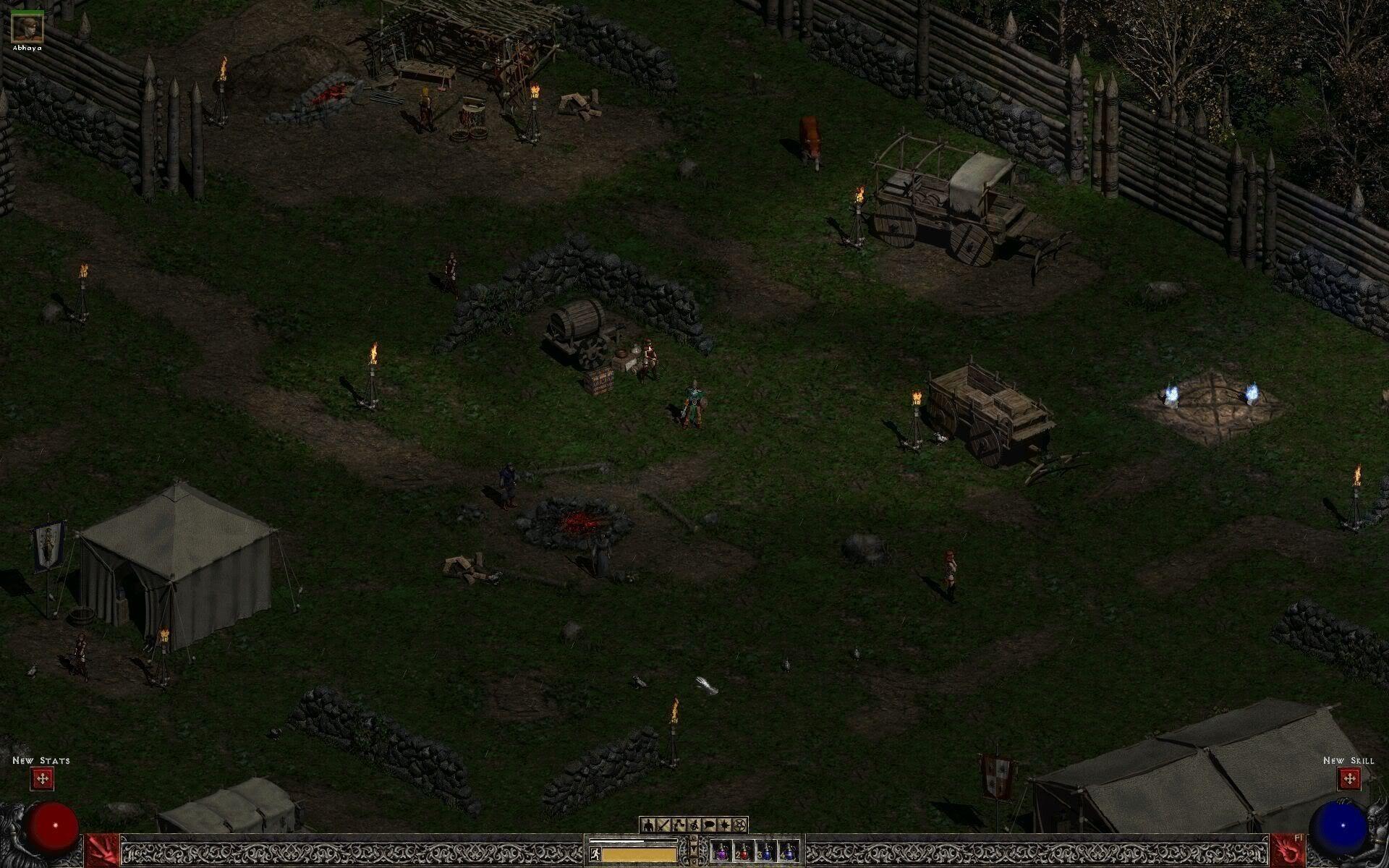Click the red health globe

pos(51,830)
